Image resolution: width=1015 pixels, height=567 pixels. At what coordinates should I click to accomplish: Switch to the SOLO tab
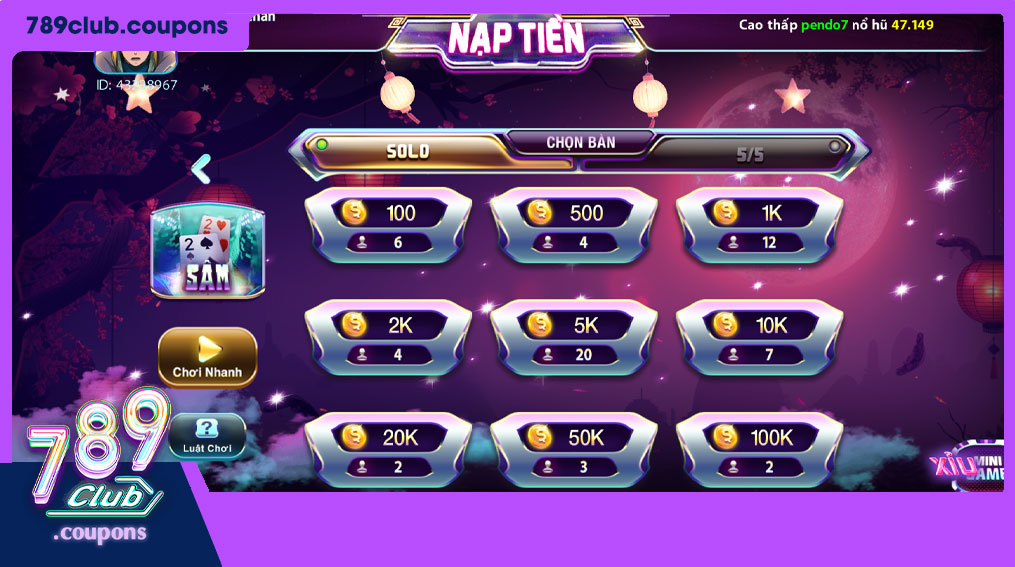409,151
